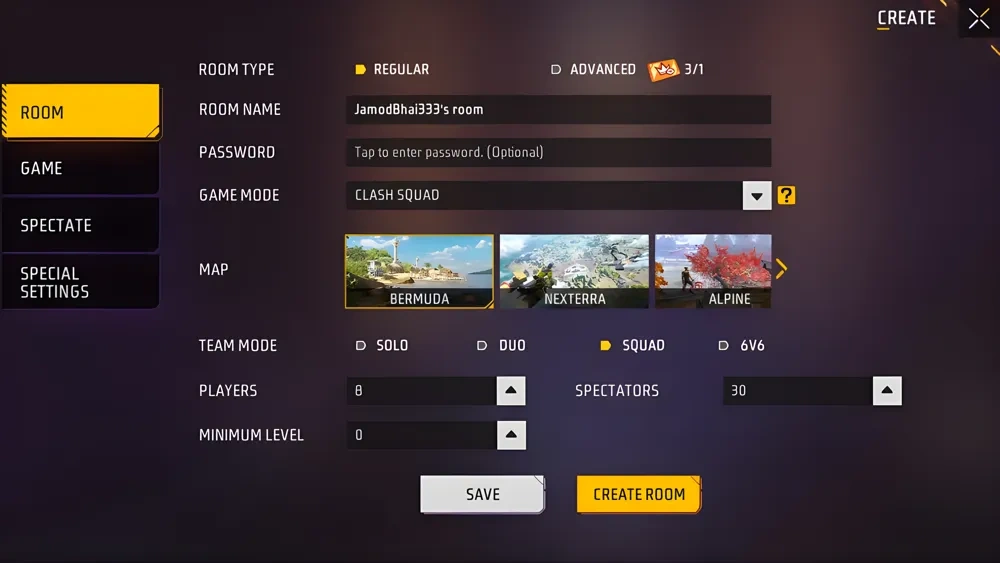Choose the Advanced room type
1000x563 pixels.
click(x=594, y=69)
